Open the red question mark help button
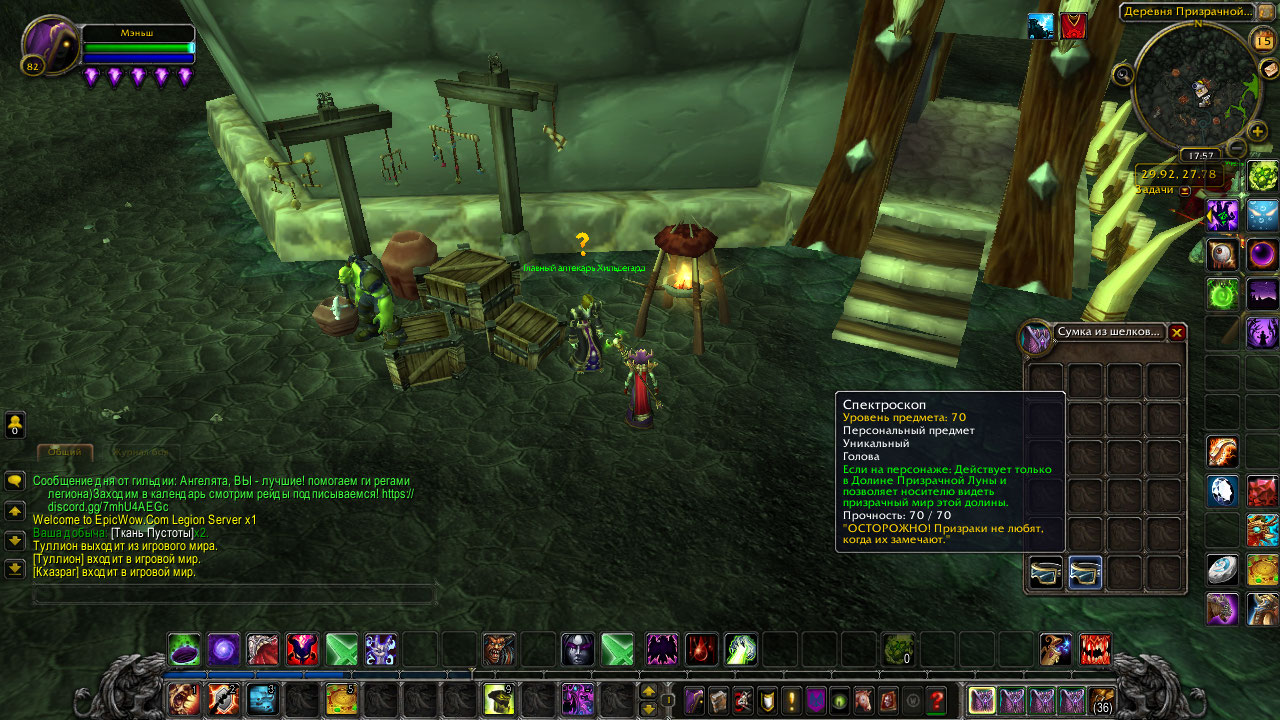The width and height of the screenshot is (1280, 720). tap(936, 701)
